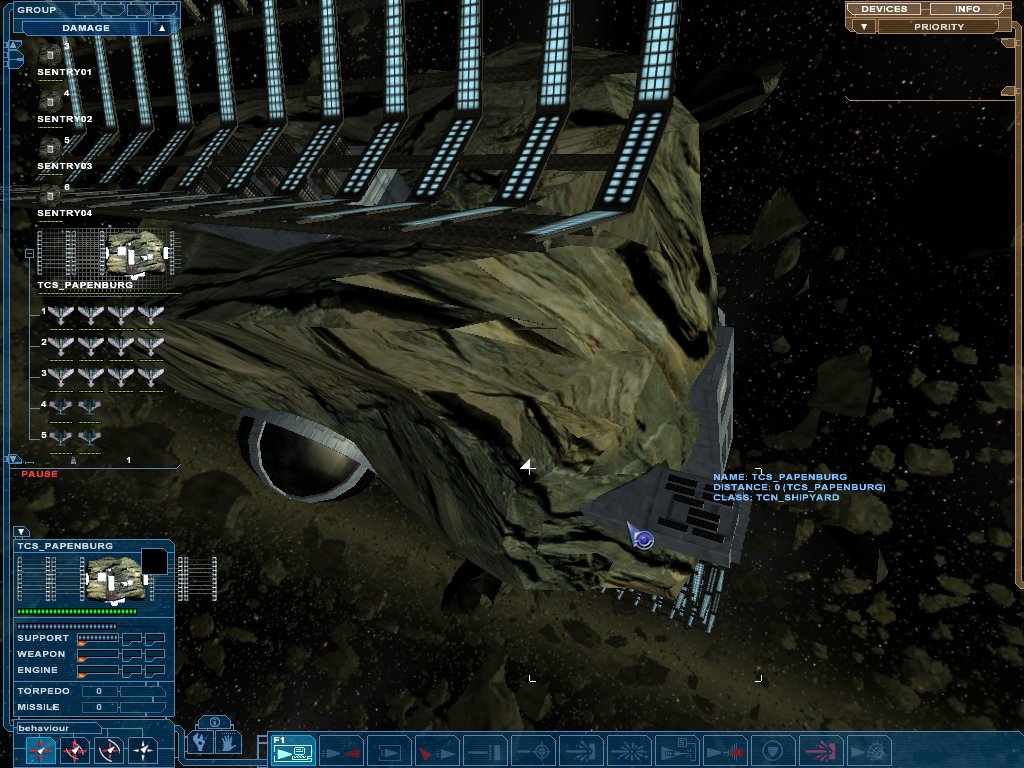Click the wrench repair icon

(200, 743)
